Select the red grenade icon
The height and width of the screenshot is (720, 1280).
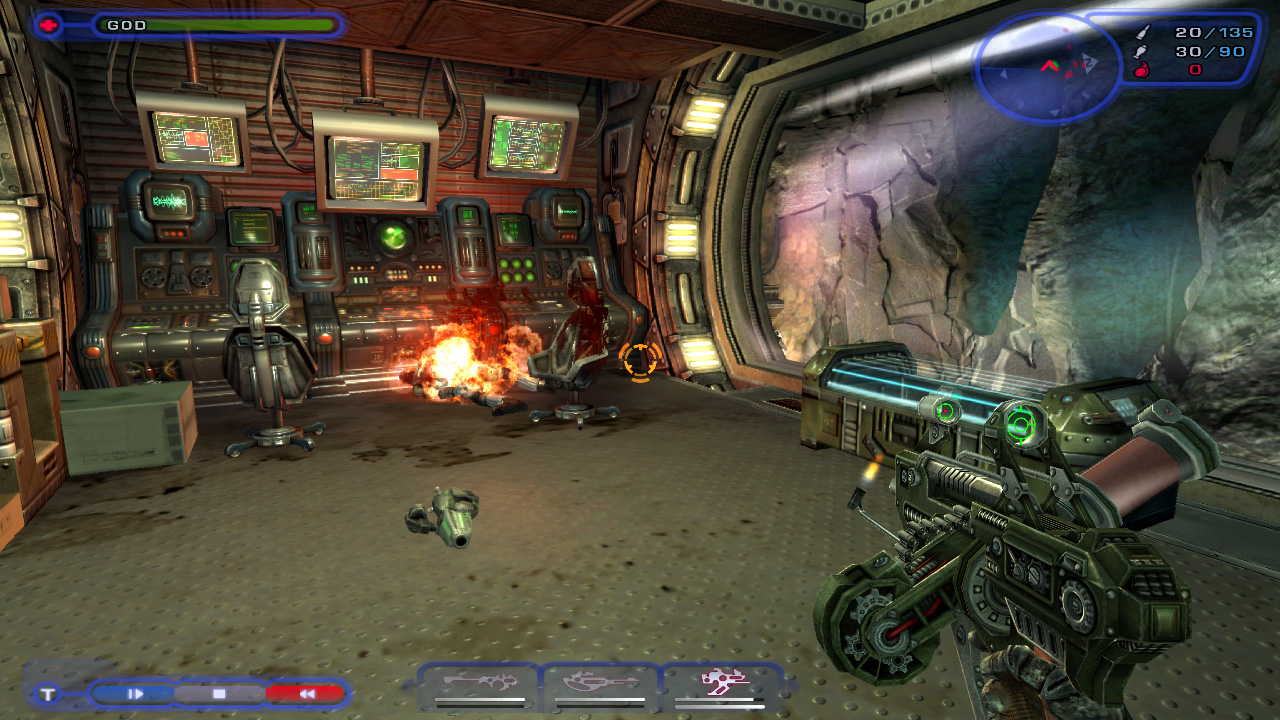click(x=1144, y=70)
